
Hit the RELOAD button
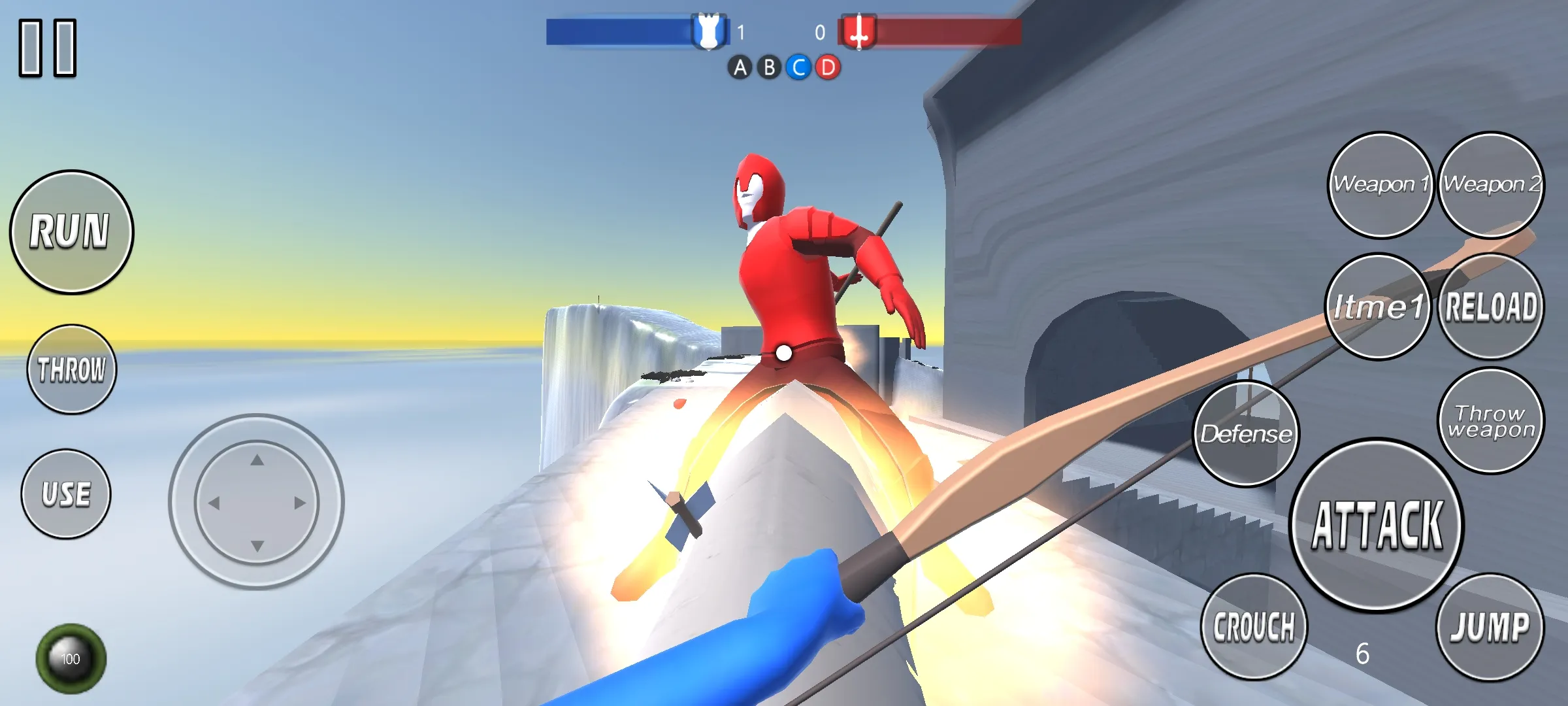coord(1491,307)
